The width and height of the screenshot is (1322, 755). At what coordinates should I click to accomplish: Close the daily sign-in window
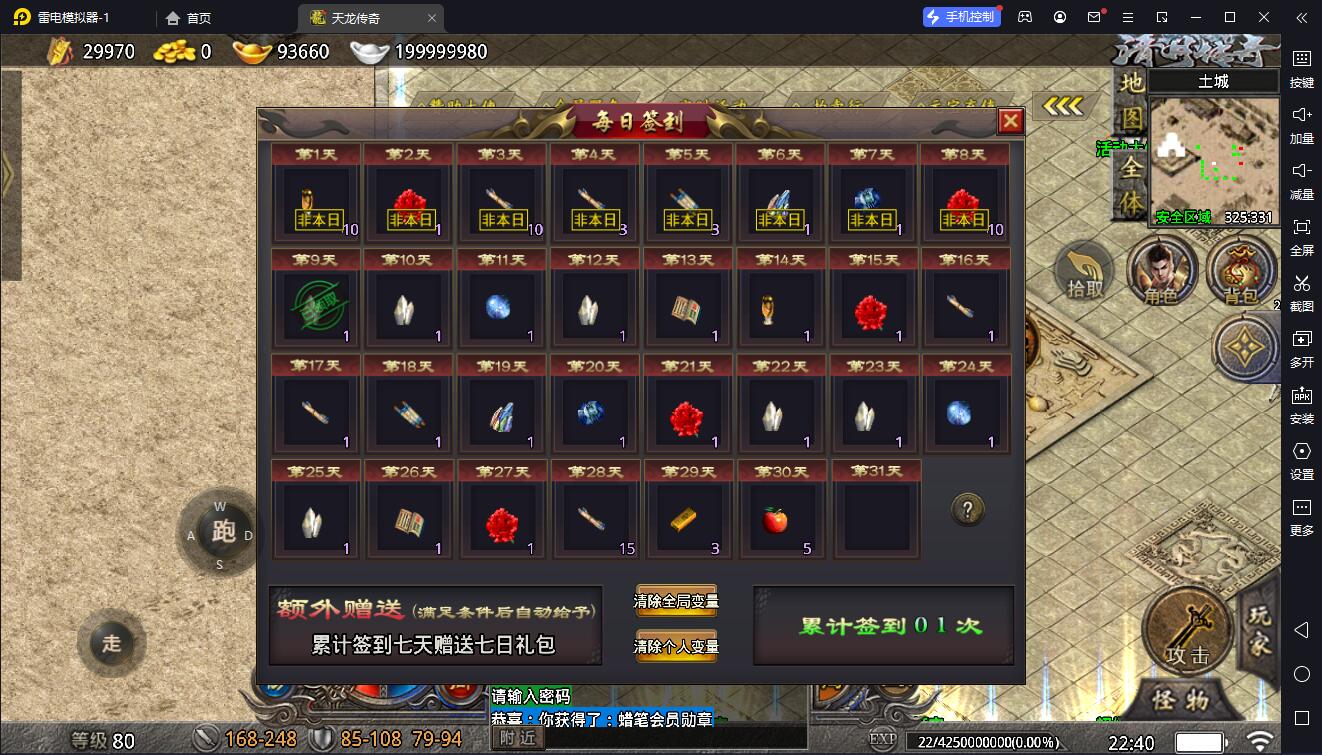pos(1011,121)
